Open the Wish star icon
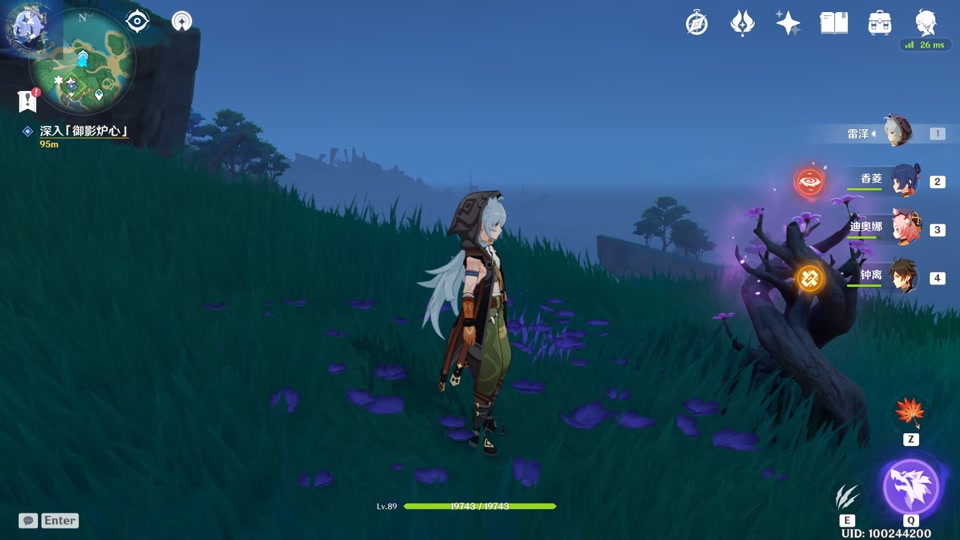This screenshot has width=960, height=540. tap(788, 23)
